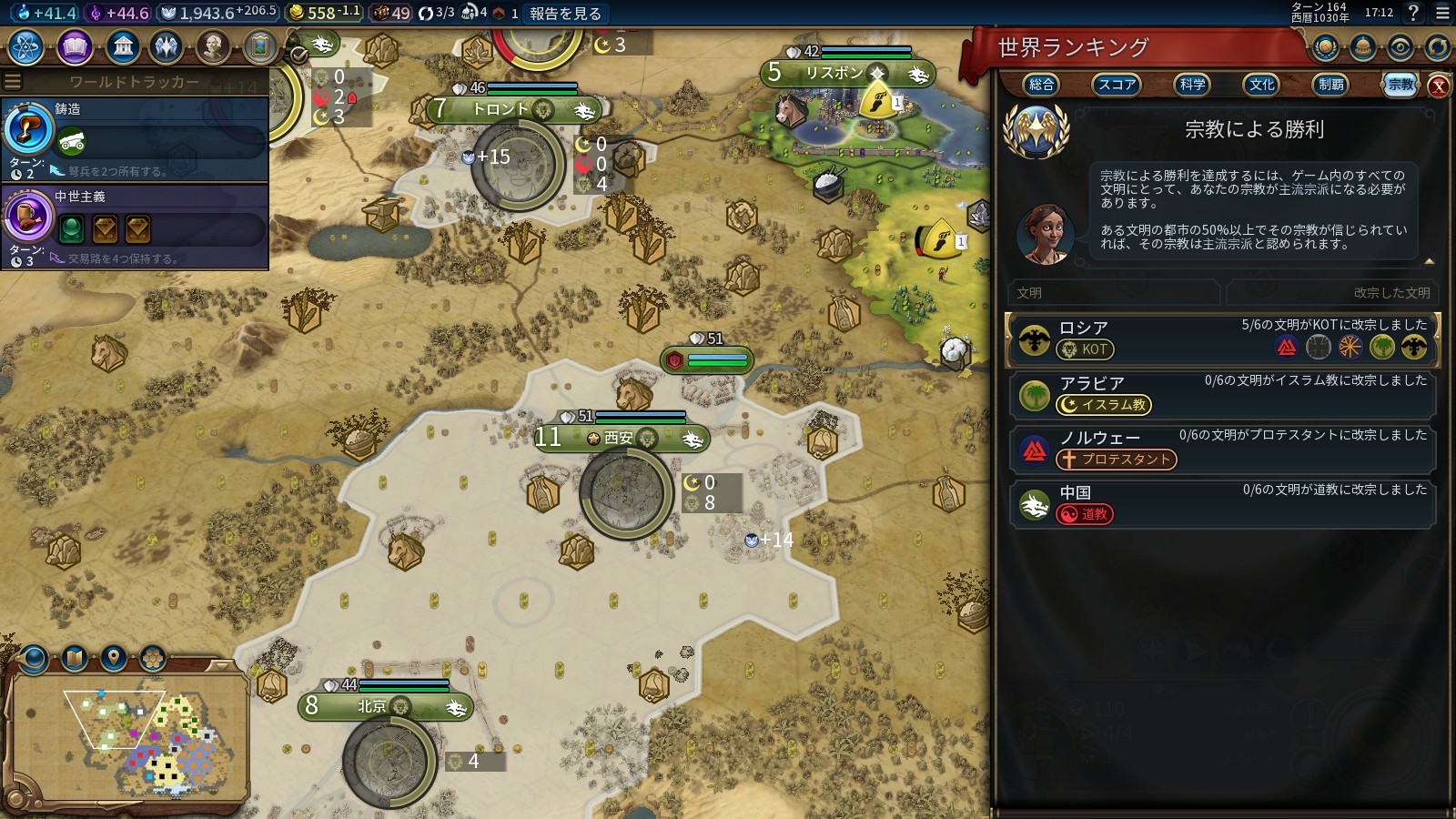
Task: Open the government building icon
Action: click(122, 47)
